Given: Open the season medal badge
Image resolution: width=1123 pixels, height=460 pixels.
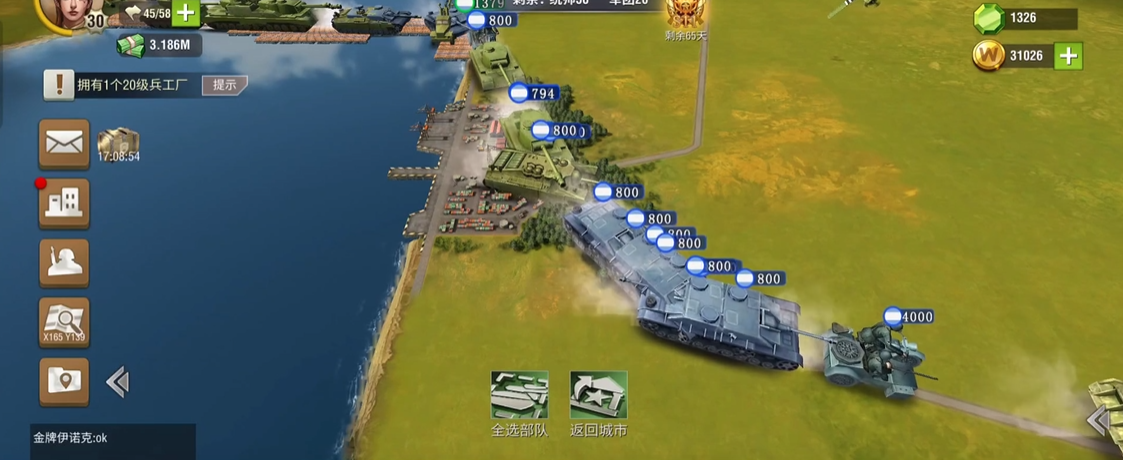Looking at the screenshot, I should (685, 14).
